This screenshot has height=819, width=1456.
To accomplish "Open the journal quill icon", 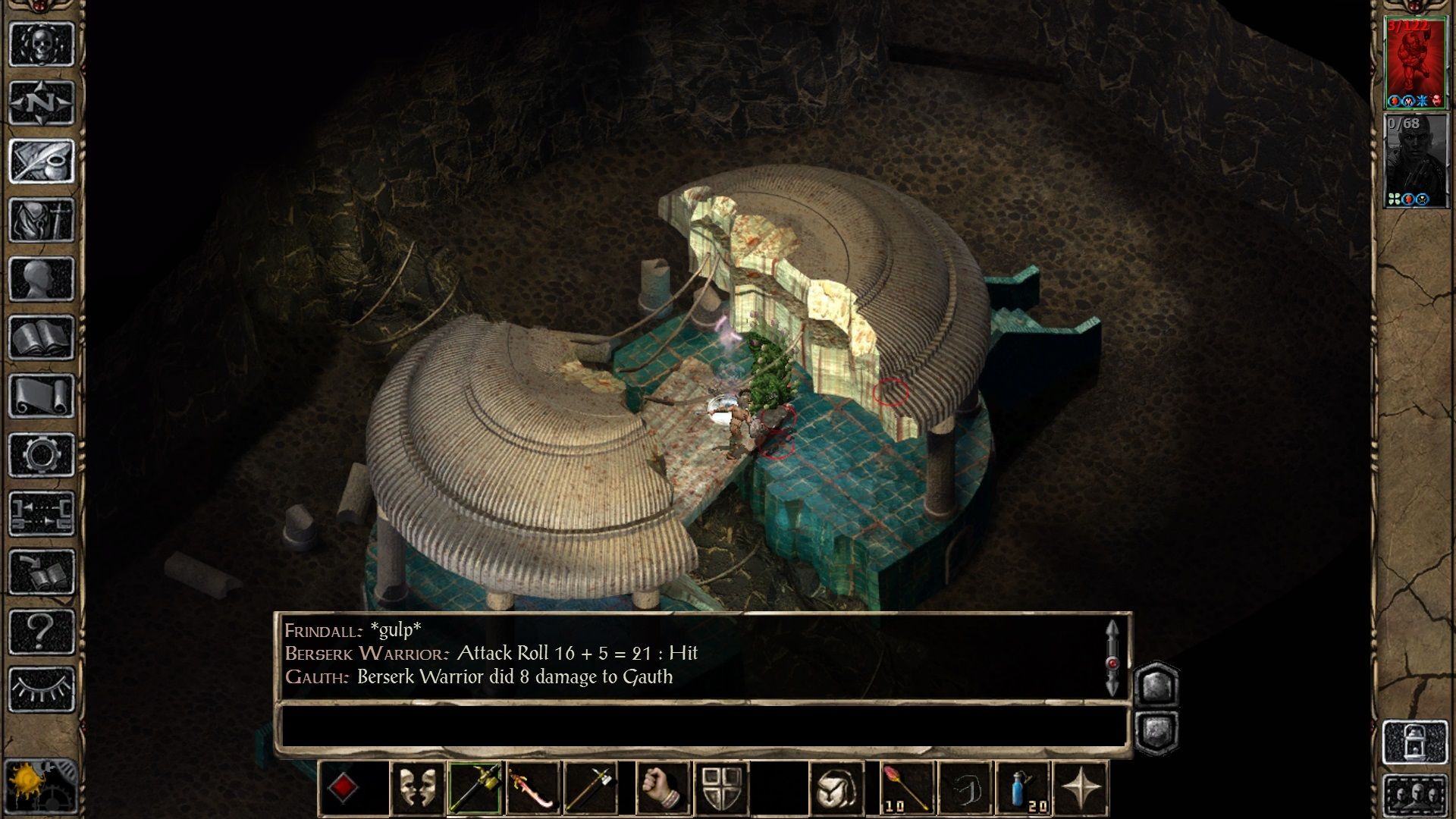I will point(42,161).
